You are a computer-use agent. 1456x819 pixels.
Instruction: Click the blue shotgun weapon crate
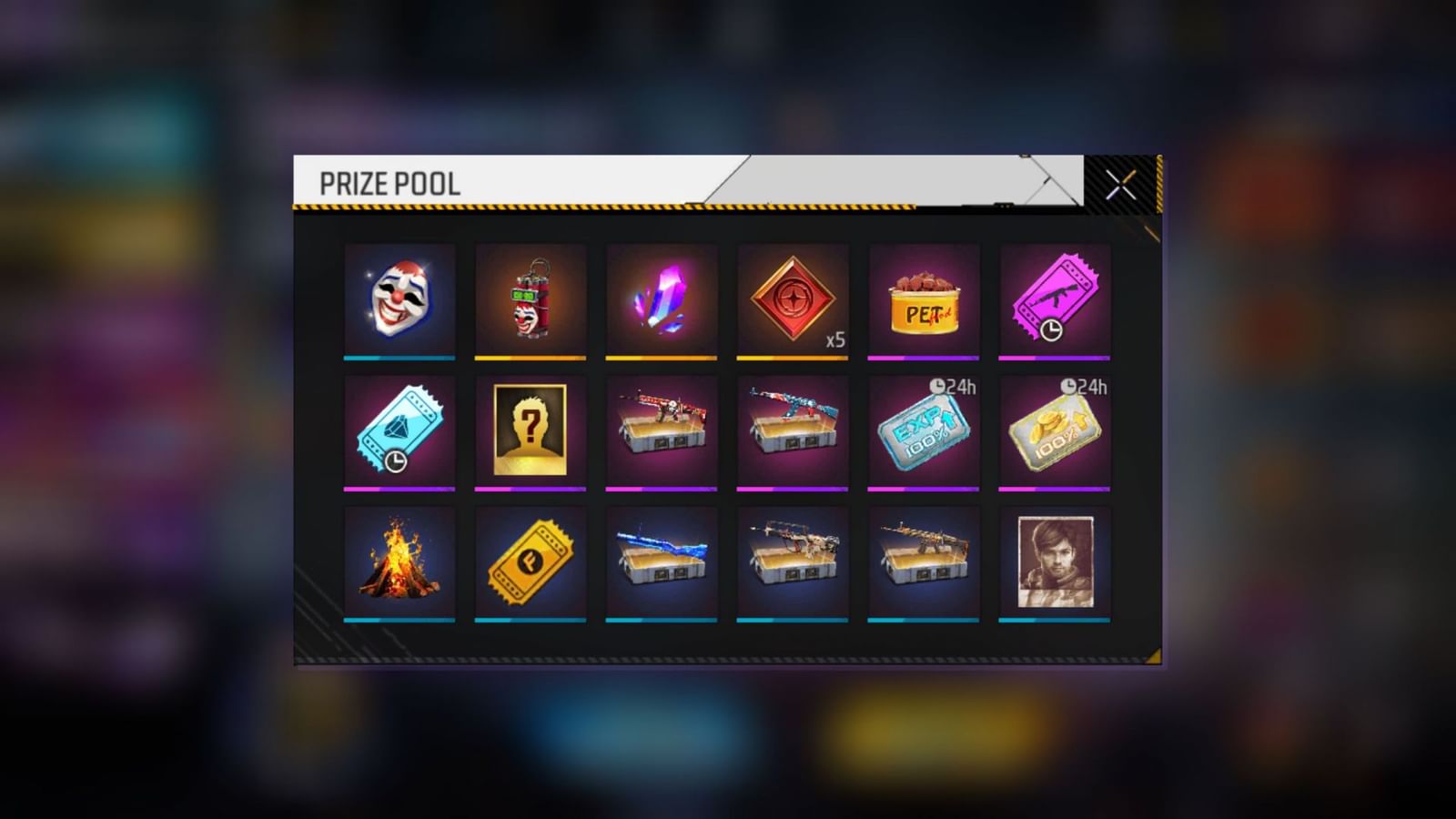[662, 562]
